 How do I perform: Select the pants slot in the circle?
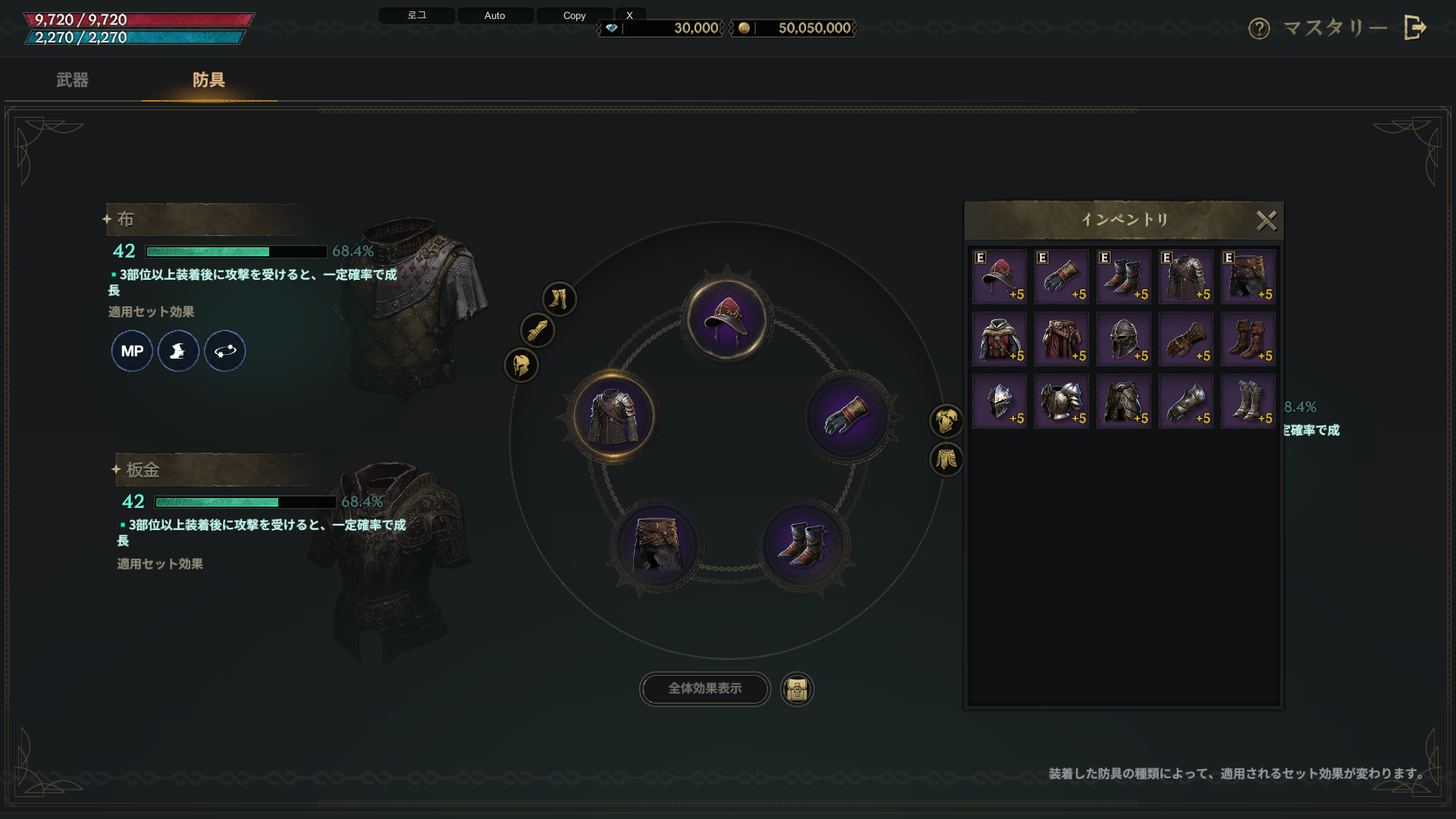(656, 544)
